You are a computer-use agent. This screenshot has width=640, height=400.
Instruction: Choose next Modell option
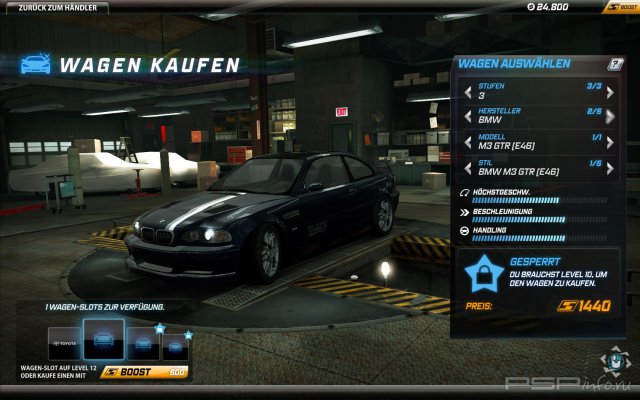click(x=609, y=142)
